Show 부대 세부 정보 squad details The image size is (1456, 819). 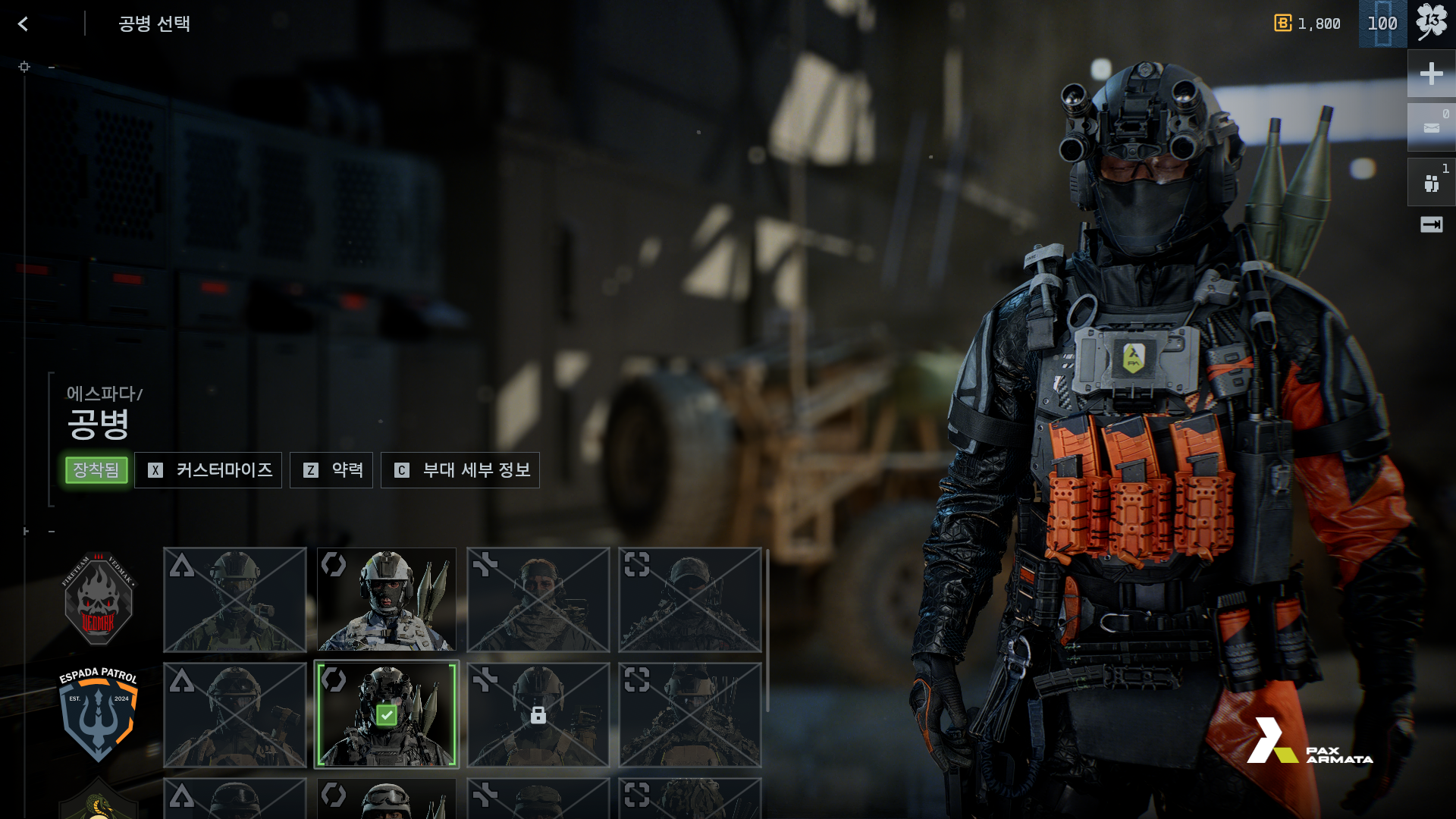[460, 470]
